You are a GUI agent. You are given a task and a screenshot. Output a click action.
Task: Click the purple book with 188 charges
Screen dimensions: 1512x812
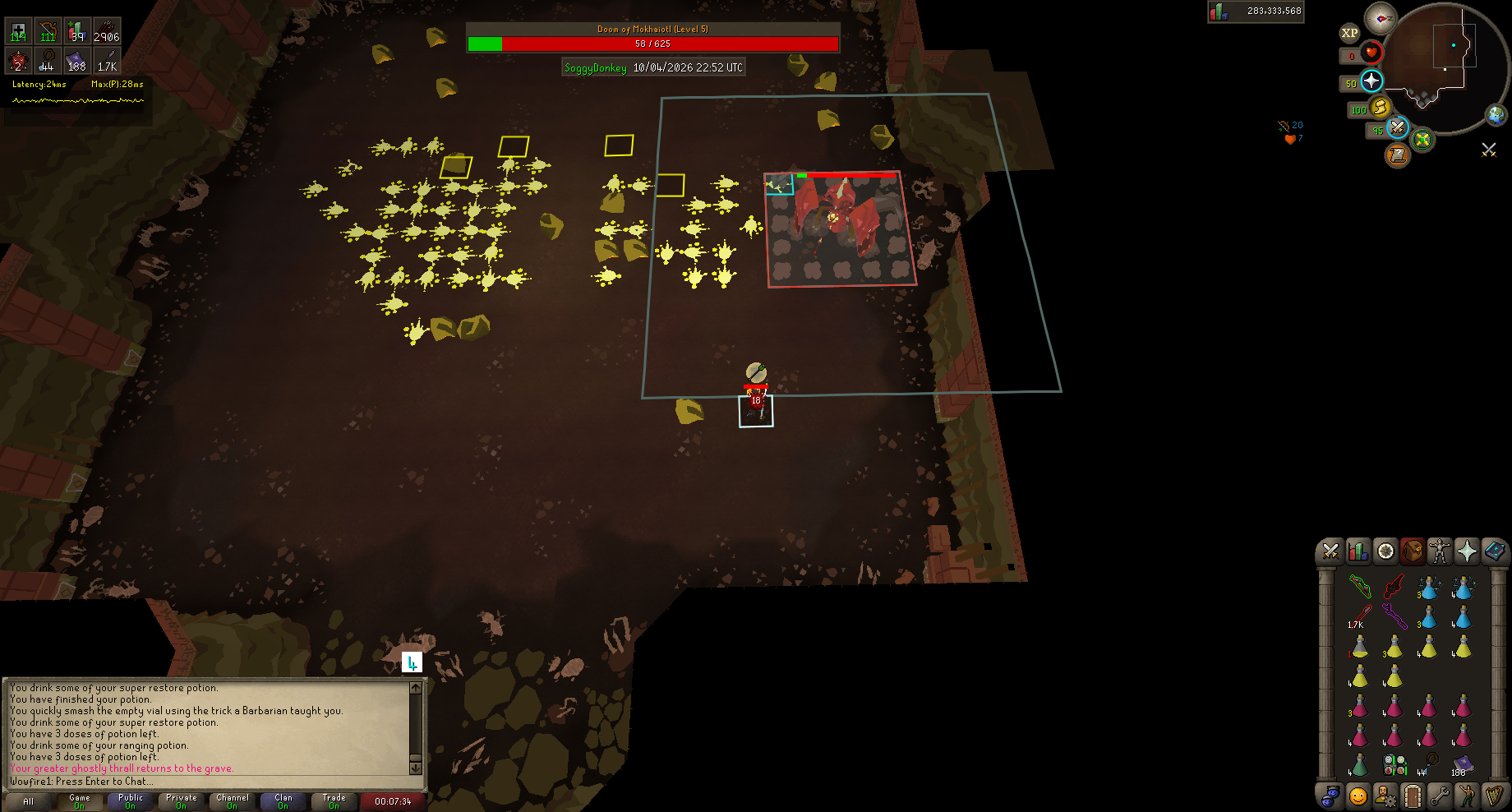tap(1463, 765)
